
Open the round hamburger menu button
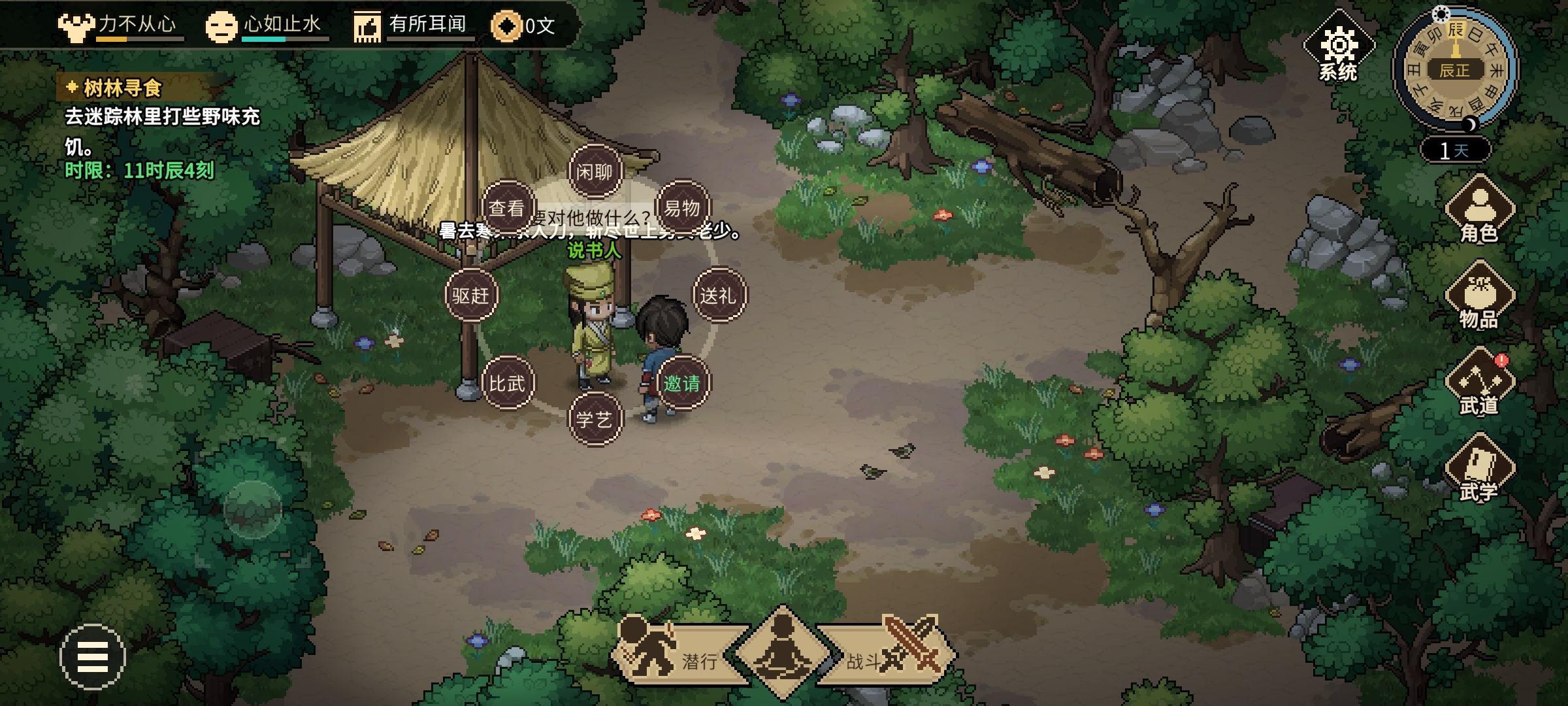point(92,656)
